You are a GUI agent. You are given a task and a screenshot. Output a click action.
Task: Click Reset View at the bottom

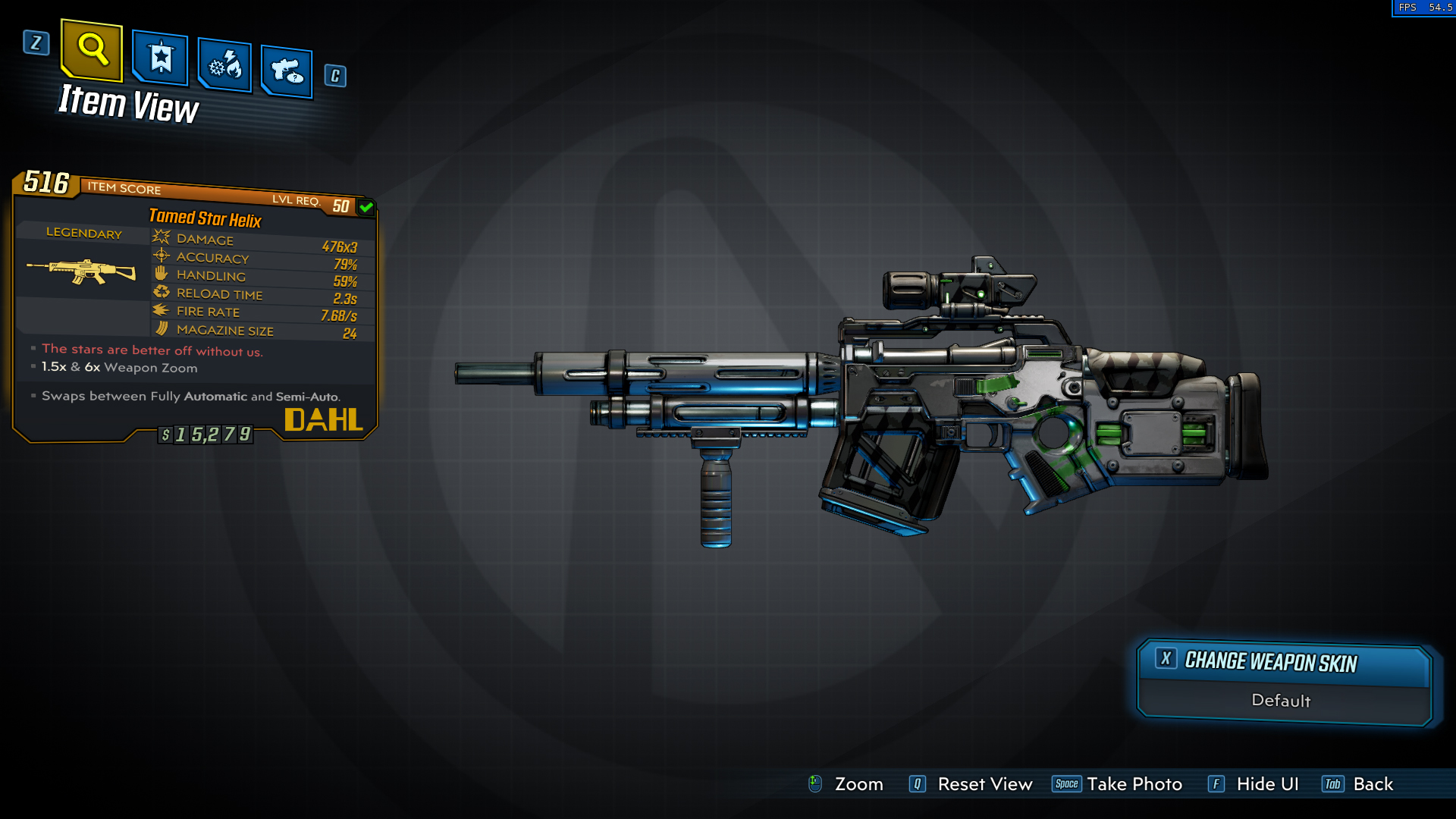pyautogui.click(x=984, y=784)
